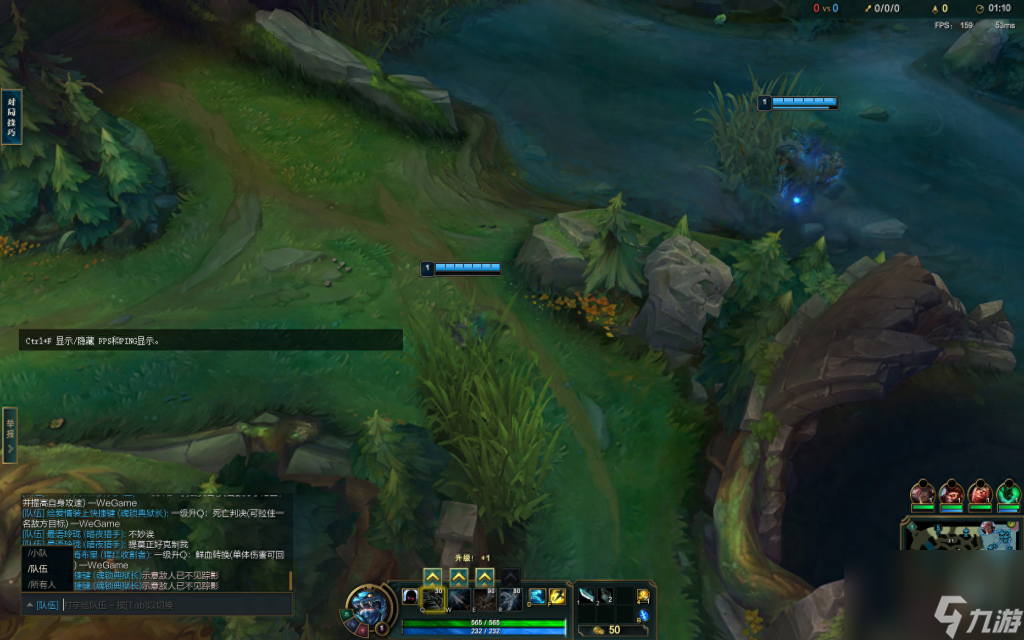This screenshot has width=1024, height=640.
Task: Level up the E ability
Action: click(x=485, y=577)
